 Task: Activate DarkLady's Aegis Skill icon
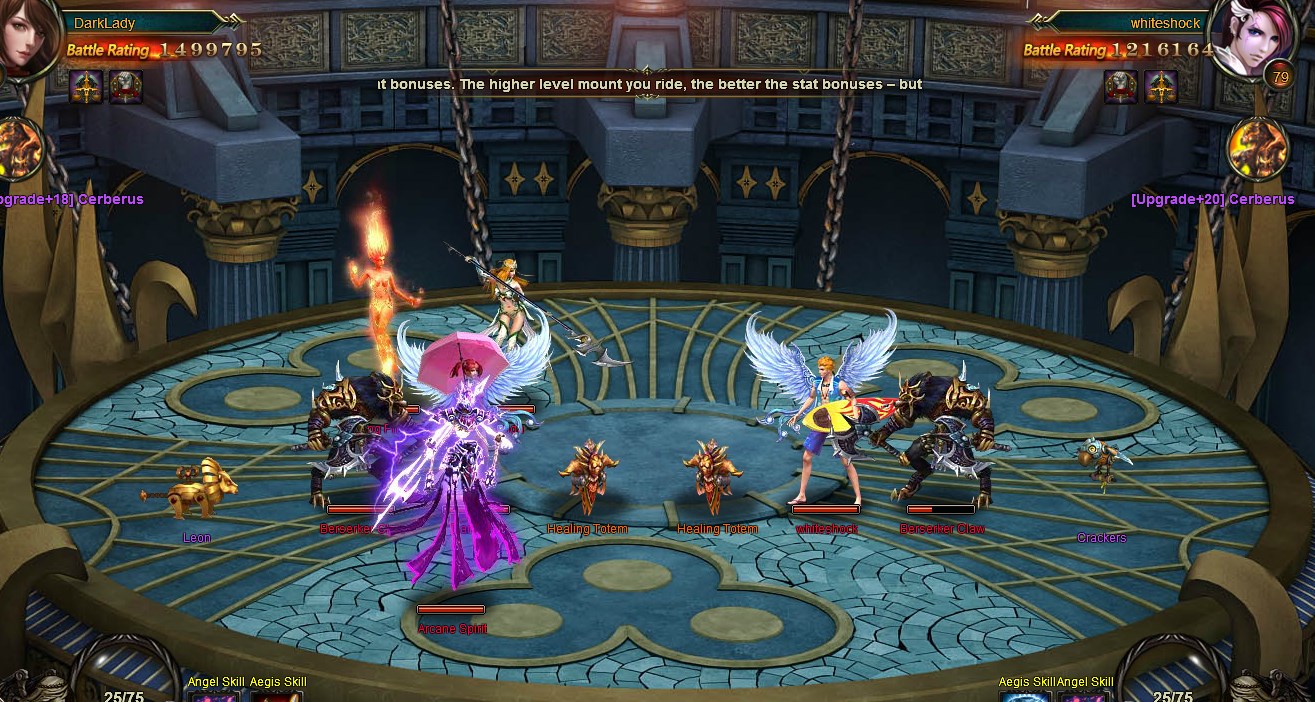point(277,696)
